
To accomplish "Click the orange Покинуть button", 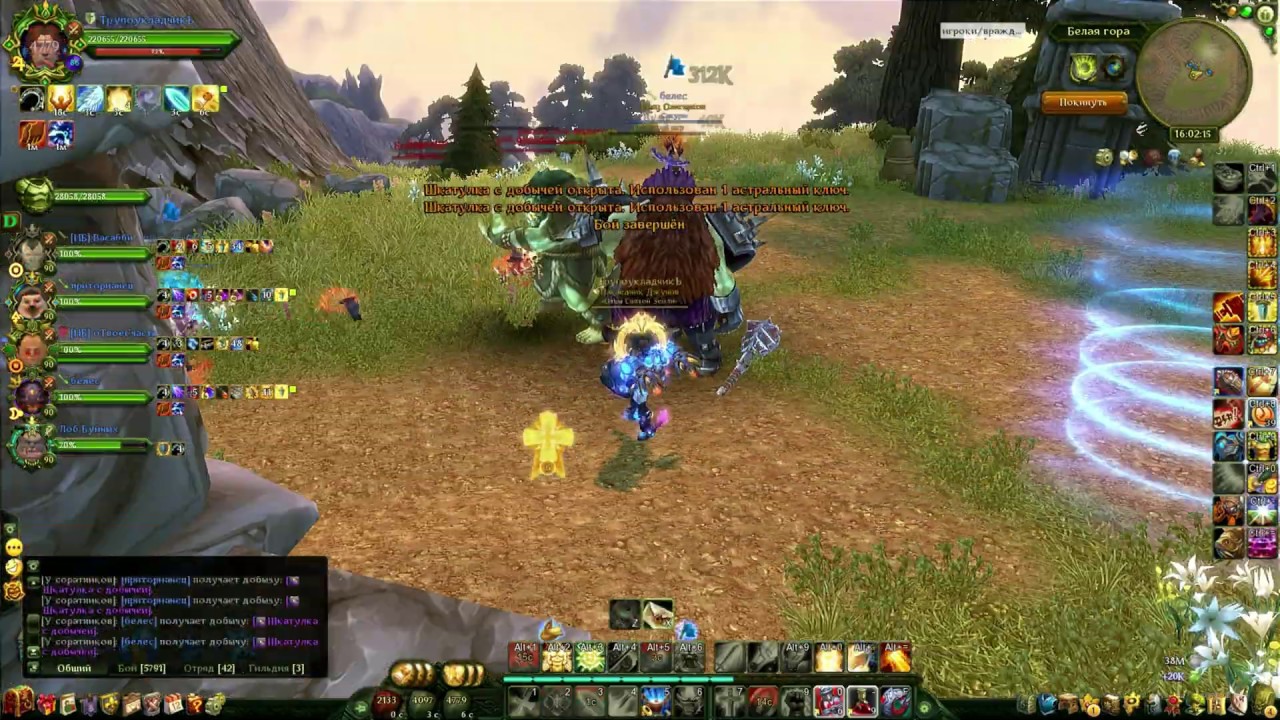I will (1083, 102).
